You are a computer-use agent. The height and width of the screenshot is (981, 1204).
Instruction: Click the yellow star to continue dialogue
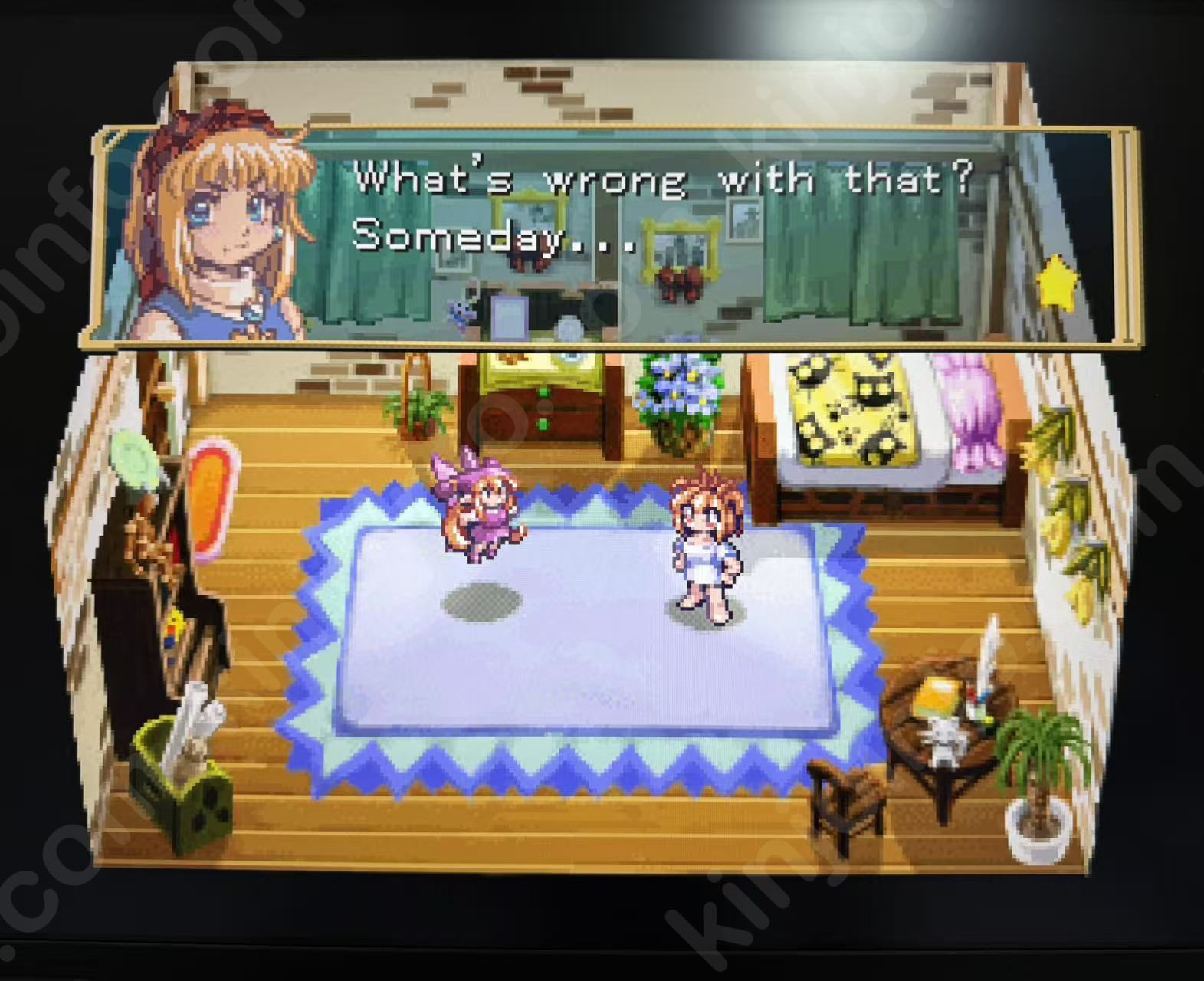pyautogui.click(x=1056, y=281)
